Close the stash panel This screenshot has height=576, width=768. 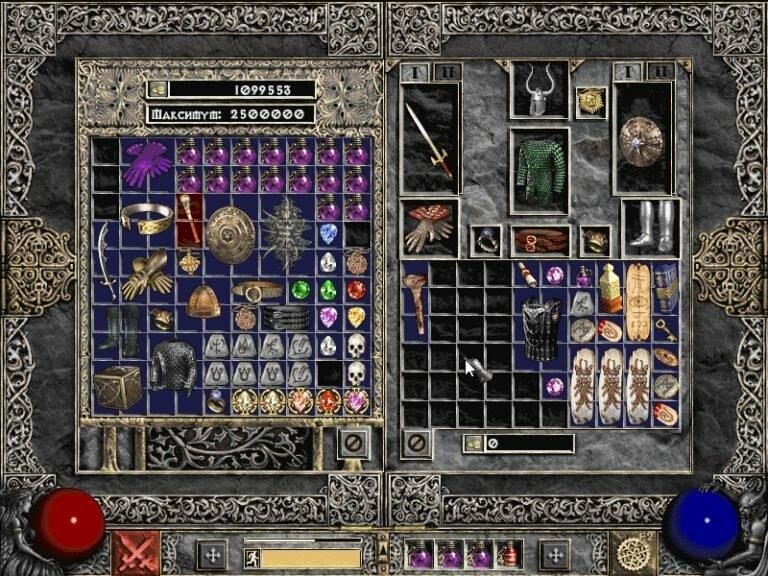tap(352, 442)
